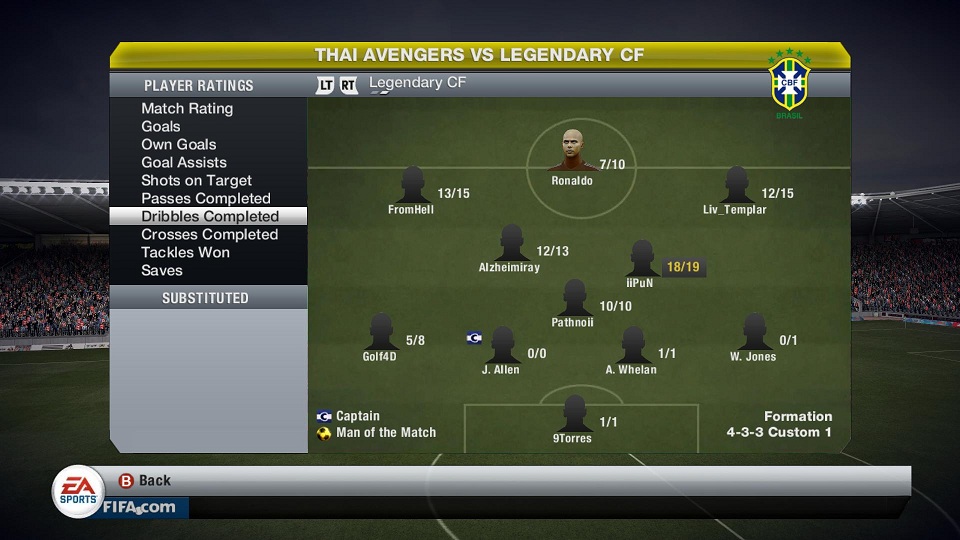Select striker Ronaldo on the formation

[571, 153]
